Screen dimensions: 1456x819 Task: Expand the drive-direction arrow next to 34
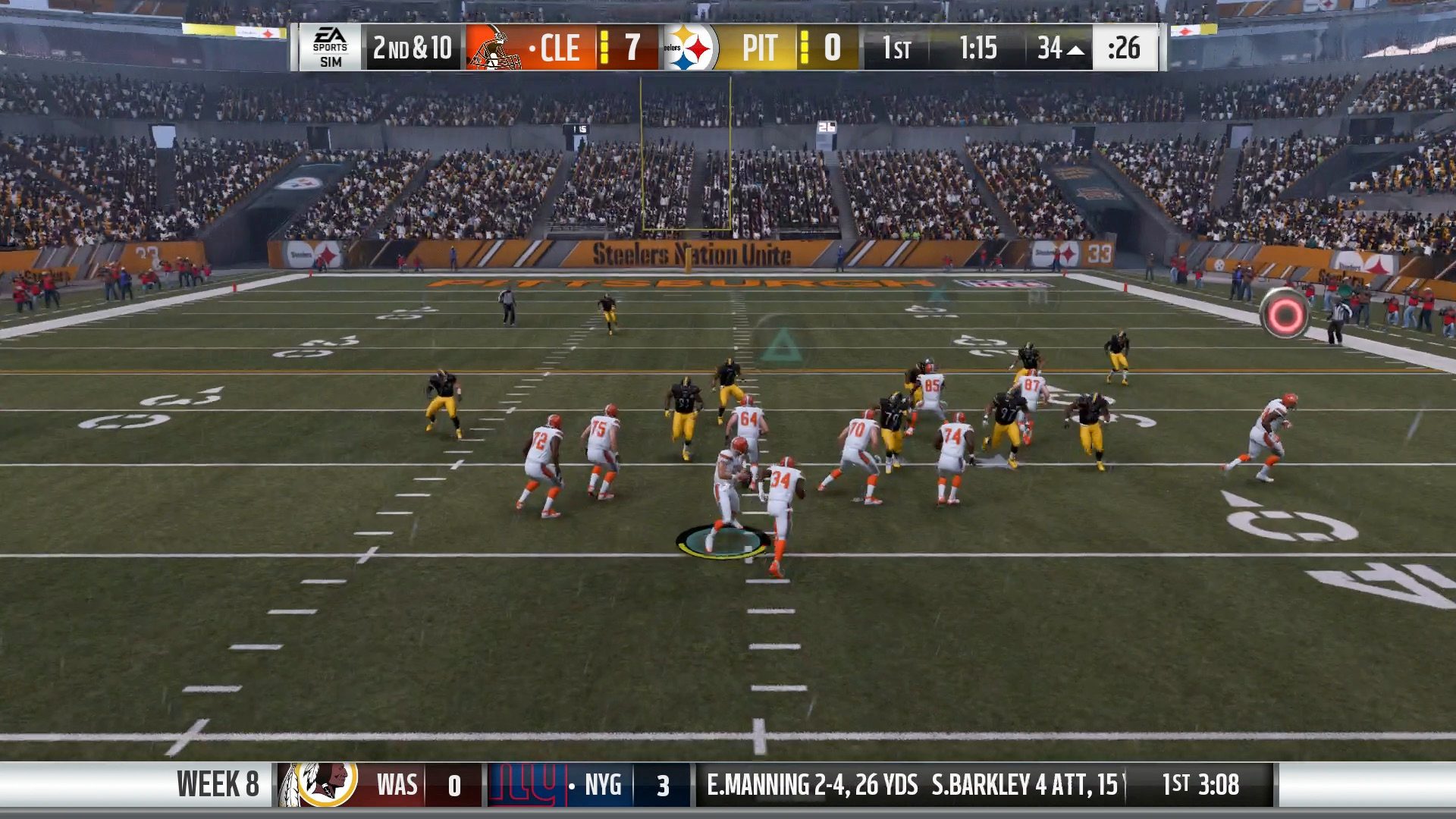[x=1075, y=49]
